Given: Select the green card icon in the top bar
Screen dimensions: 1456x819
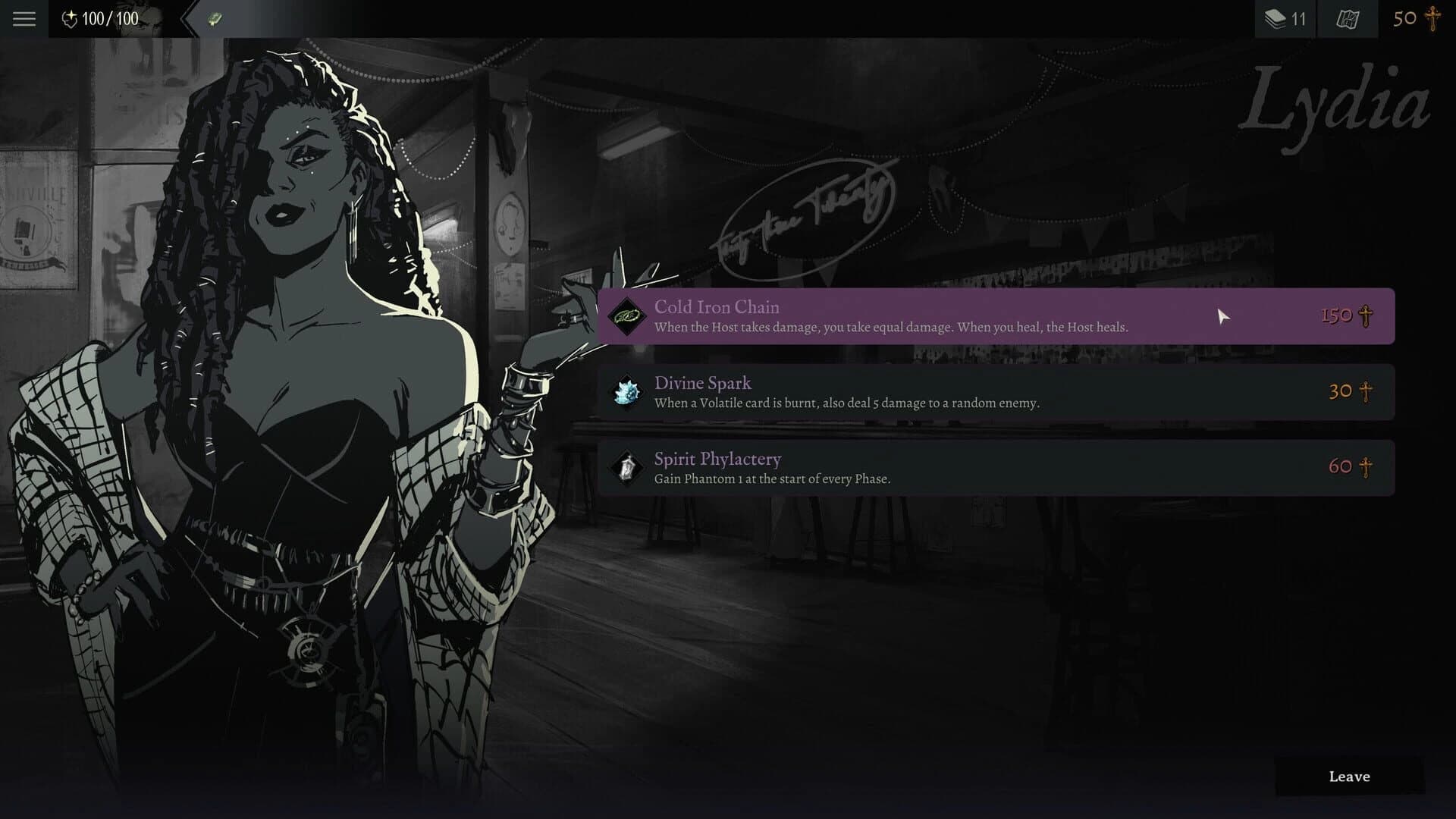Looking at the screenshot, I should 213,18.
